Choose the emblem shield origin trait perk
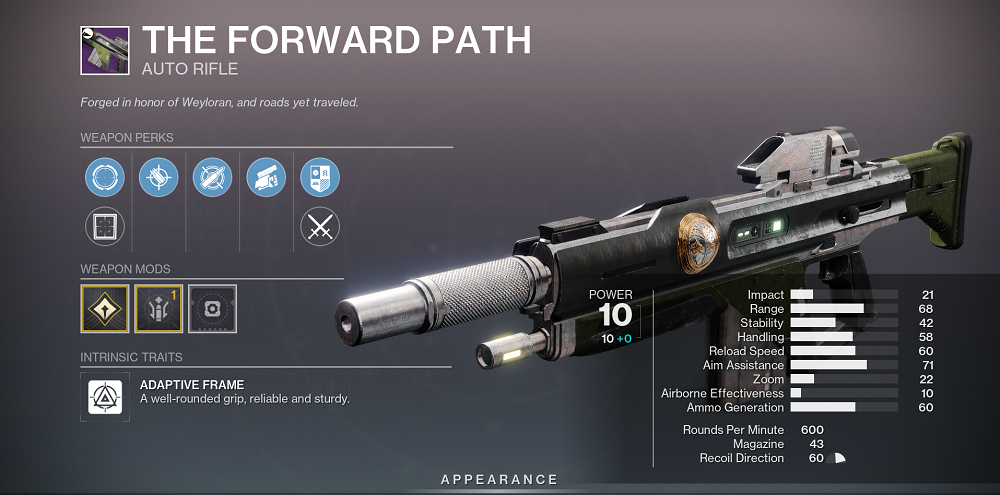 tap(320, 178)
